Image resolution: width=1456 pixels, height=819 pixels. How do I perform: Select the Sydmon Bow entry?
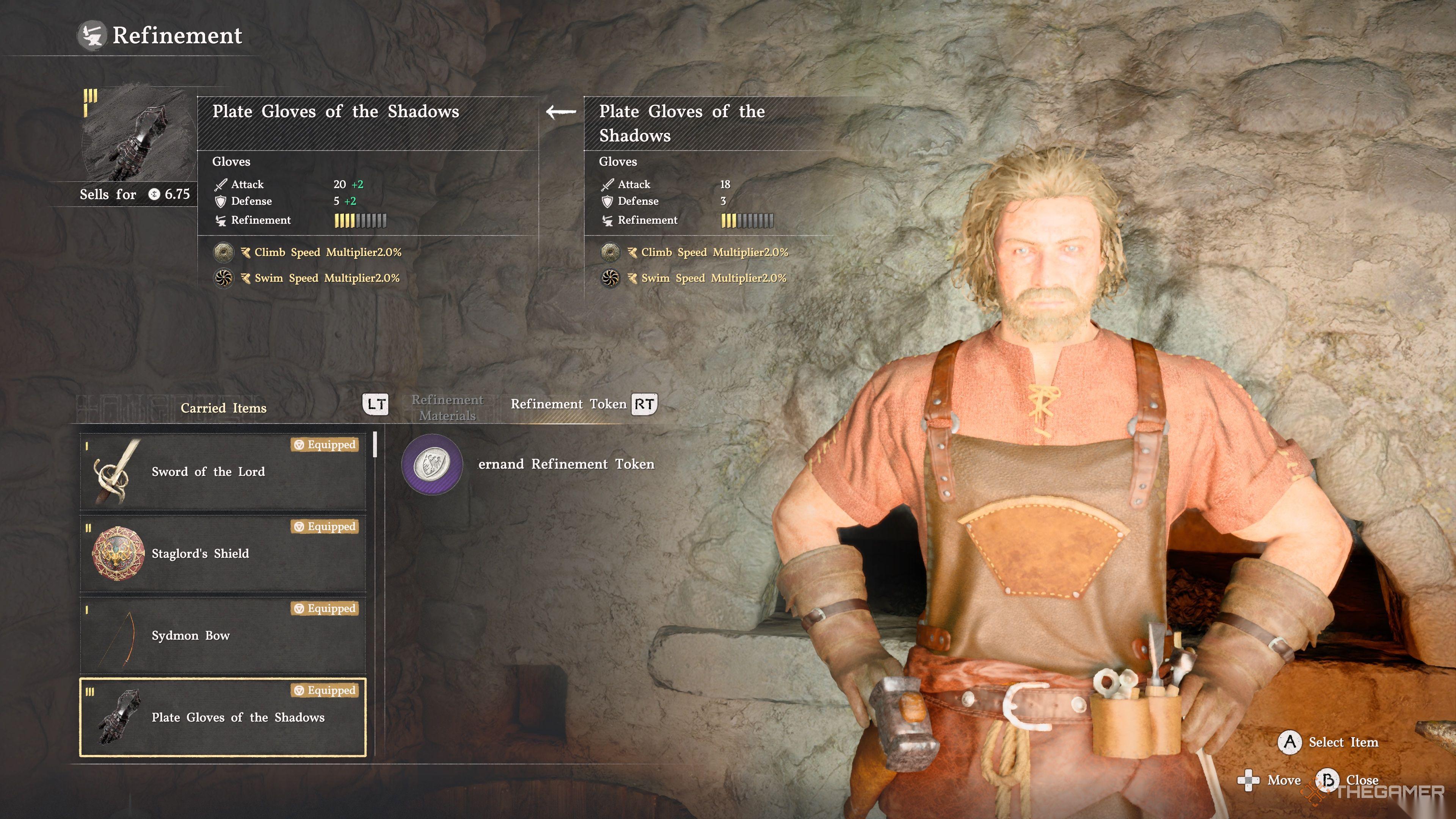click(223, 635)
